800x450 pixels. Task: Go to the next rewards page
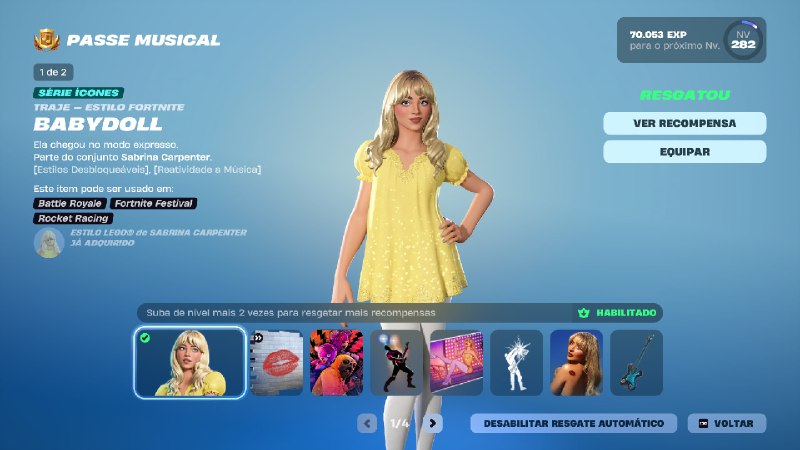coord(432,423)
